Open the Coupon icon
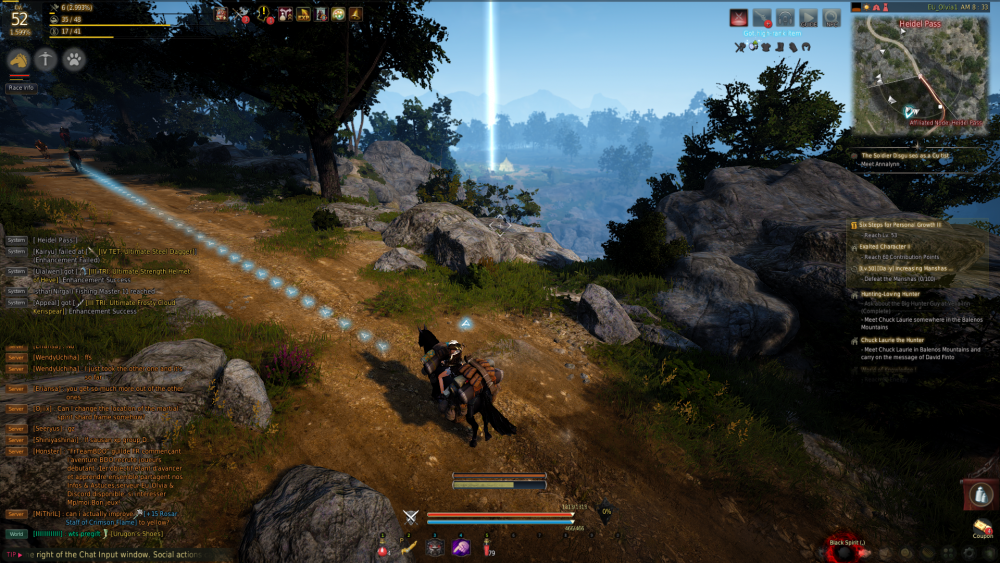Viewport: 1000px width, 563px height. click(982, 528)
